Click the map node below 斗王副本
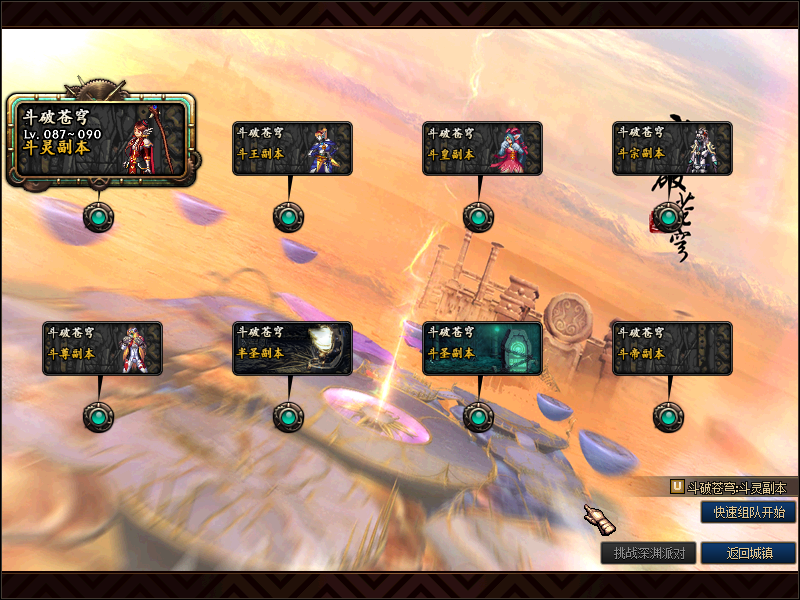The height and width of the screenshot is (600, 800). click(x=288, y=216)
